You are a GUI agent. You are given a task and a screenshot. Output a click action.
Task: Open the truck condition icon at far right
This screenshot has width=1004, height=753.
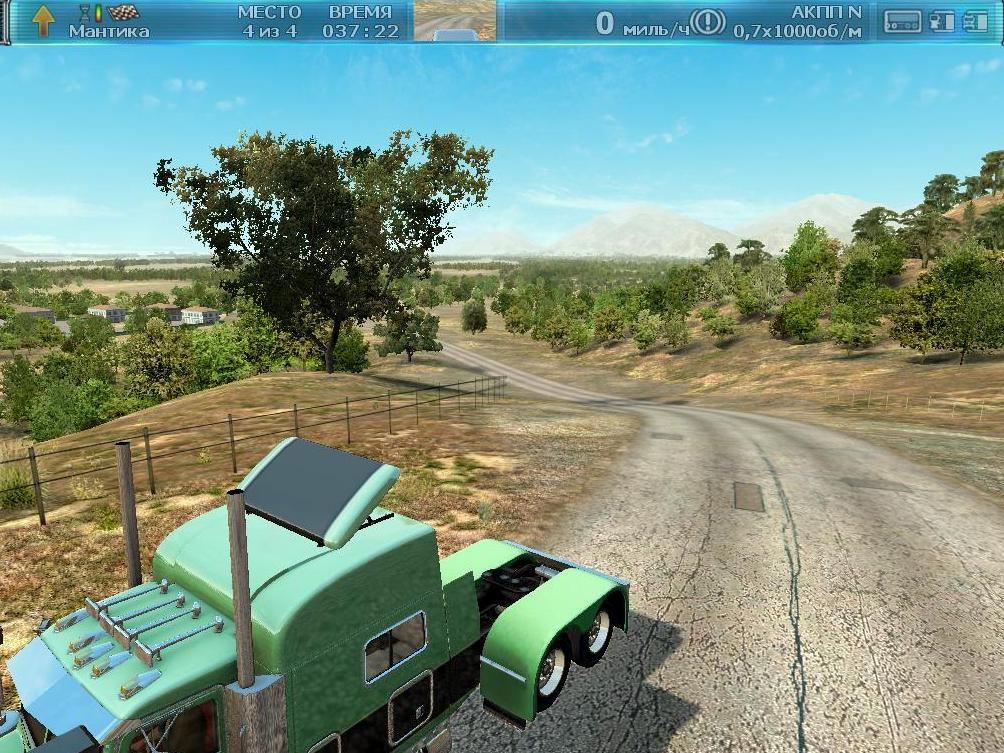coord(975,21)
